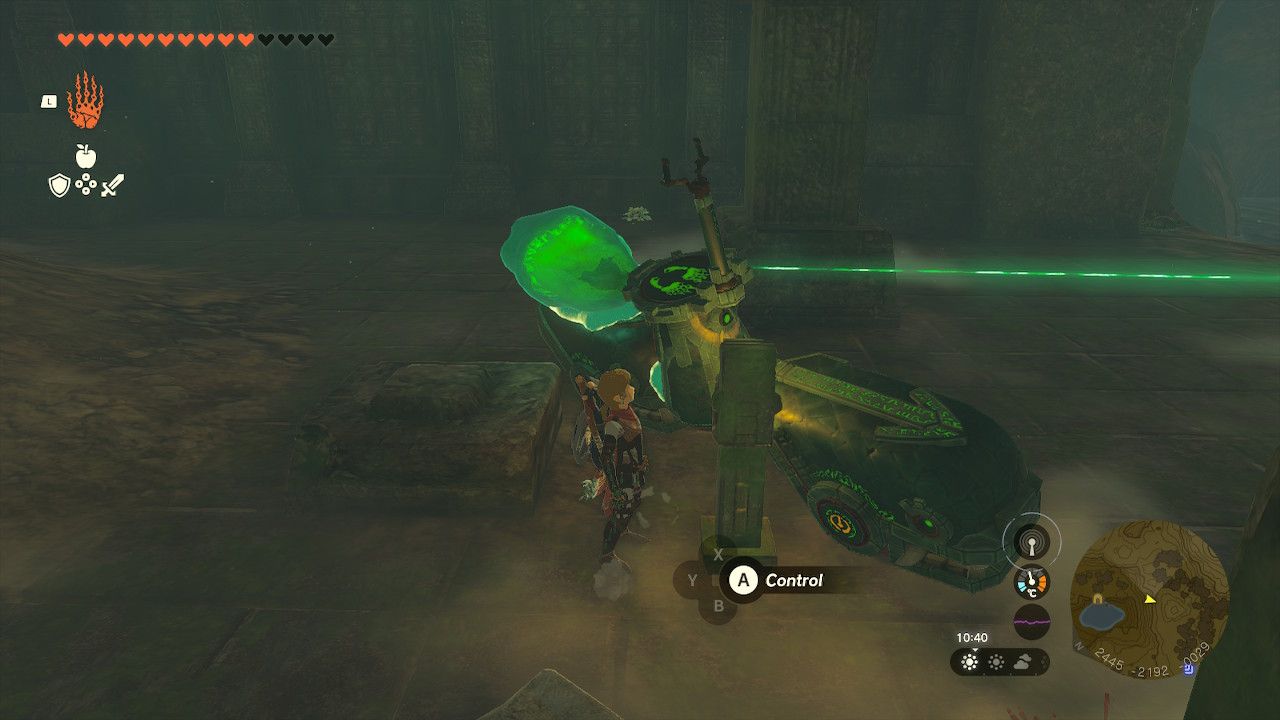Click the shrine marker on the minimap
1280x720 pixels.
tap(1097, 599)
